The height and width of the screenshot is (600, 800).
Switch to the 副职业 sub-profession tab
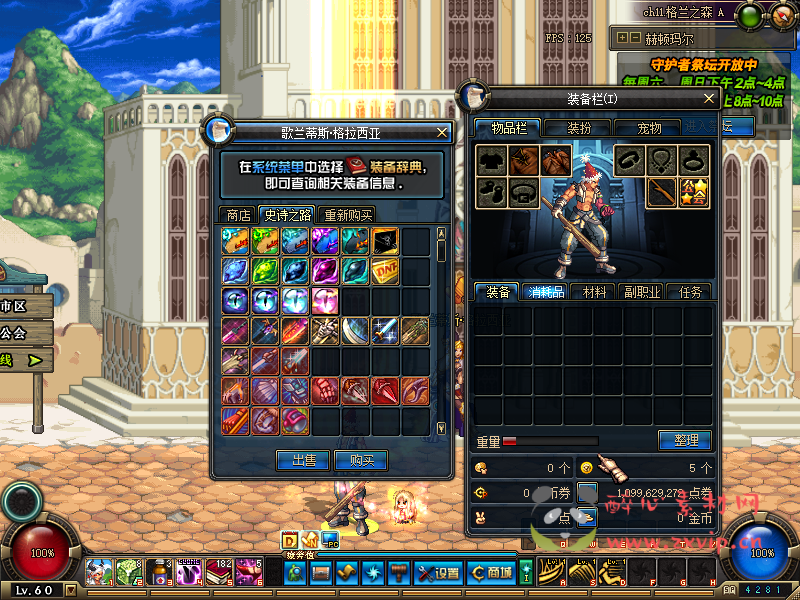[x=642, y=292]
